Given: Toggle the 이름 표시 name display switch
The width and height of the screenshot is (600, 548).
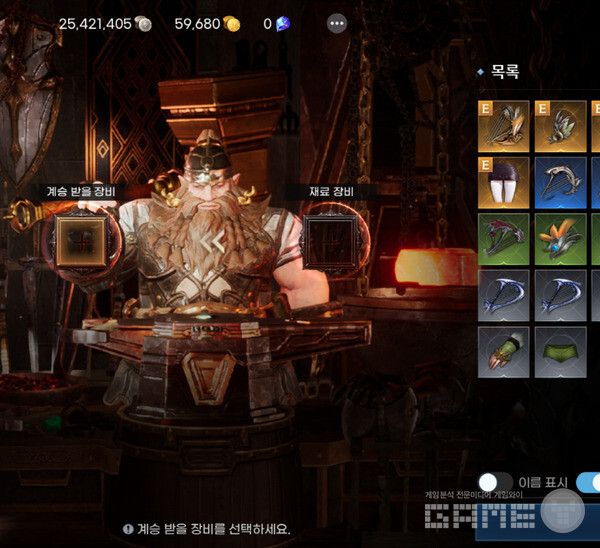Looking at the screenshot, I should tap(495, 483).
